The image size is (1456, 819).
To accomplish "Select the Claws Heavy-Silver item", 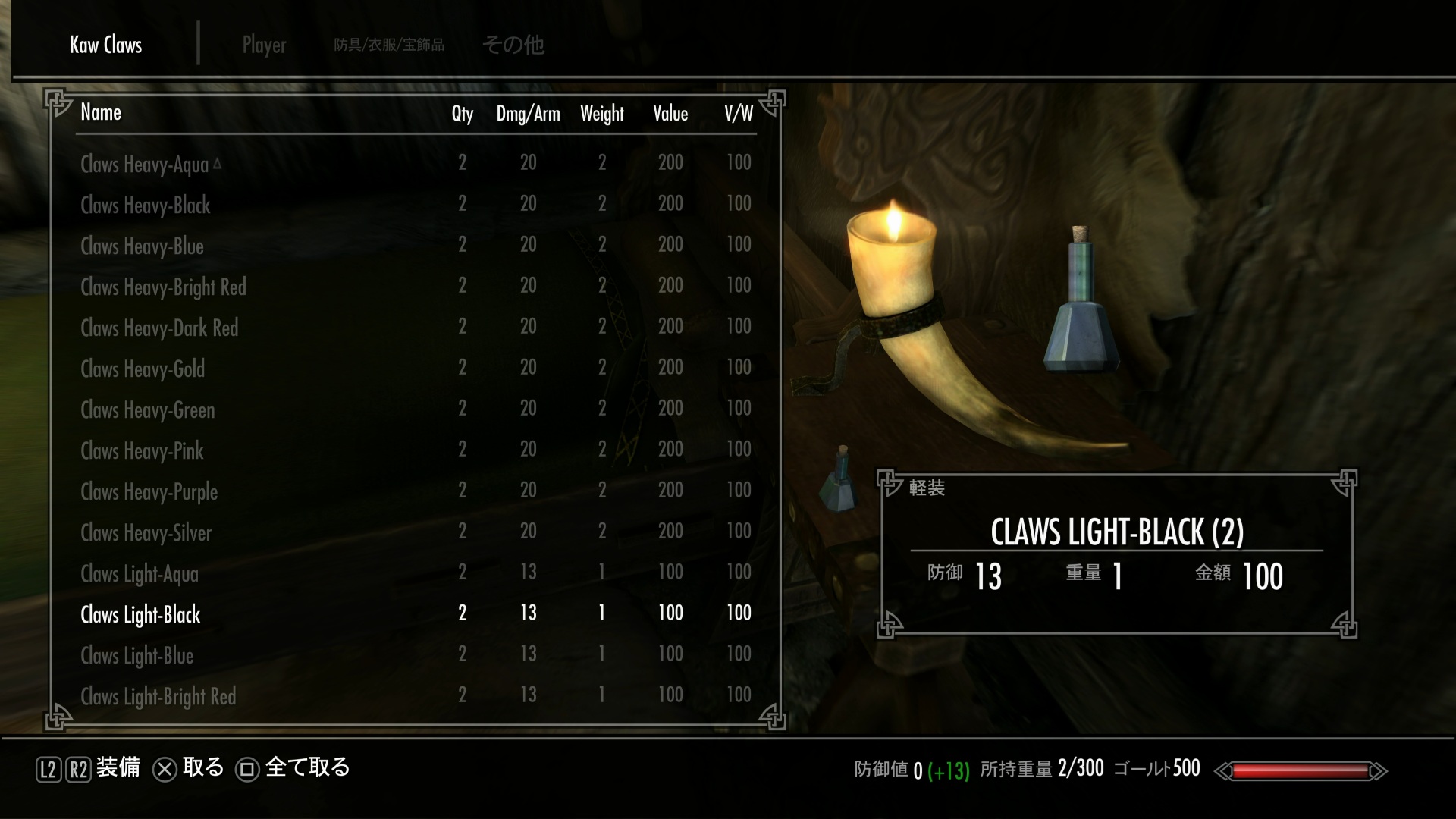I will pos(146,532).
